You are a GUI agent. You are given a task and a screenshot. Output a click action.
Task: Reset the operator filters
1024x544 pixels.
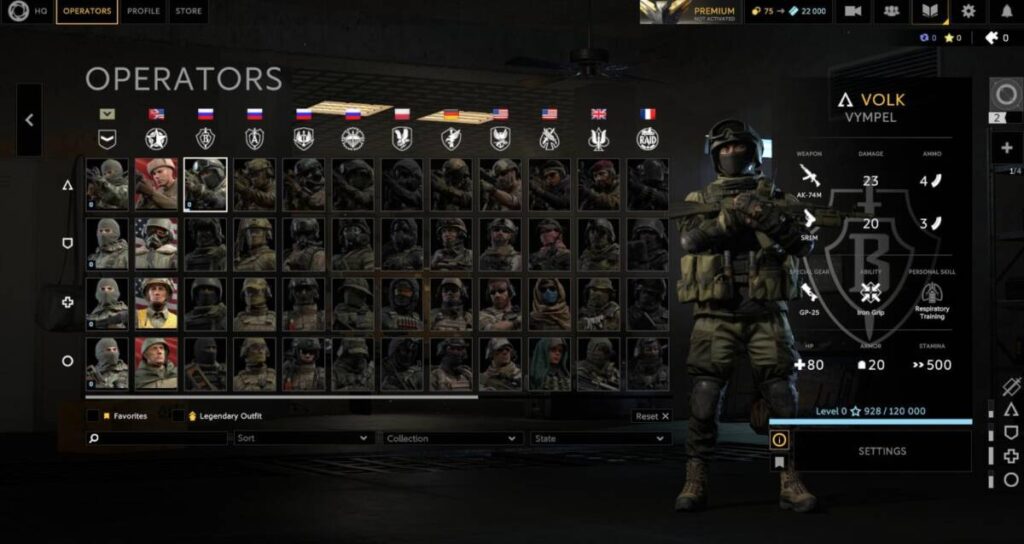(652, 416)
